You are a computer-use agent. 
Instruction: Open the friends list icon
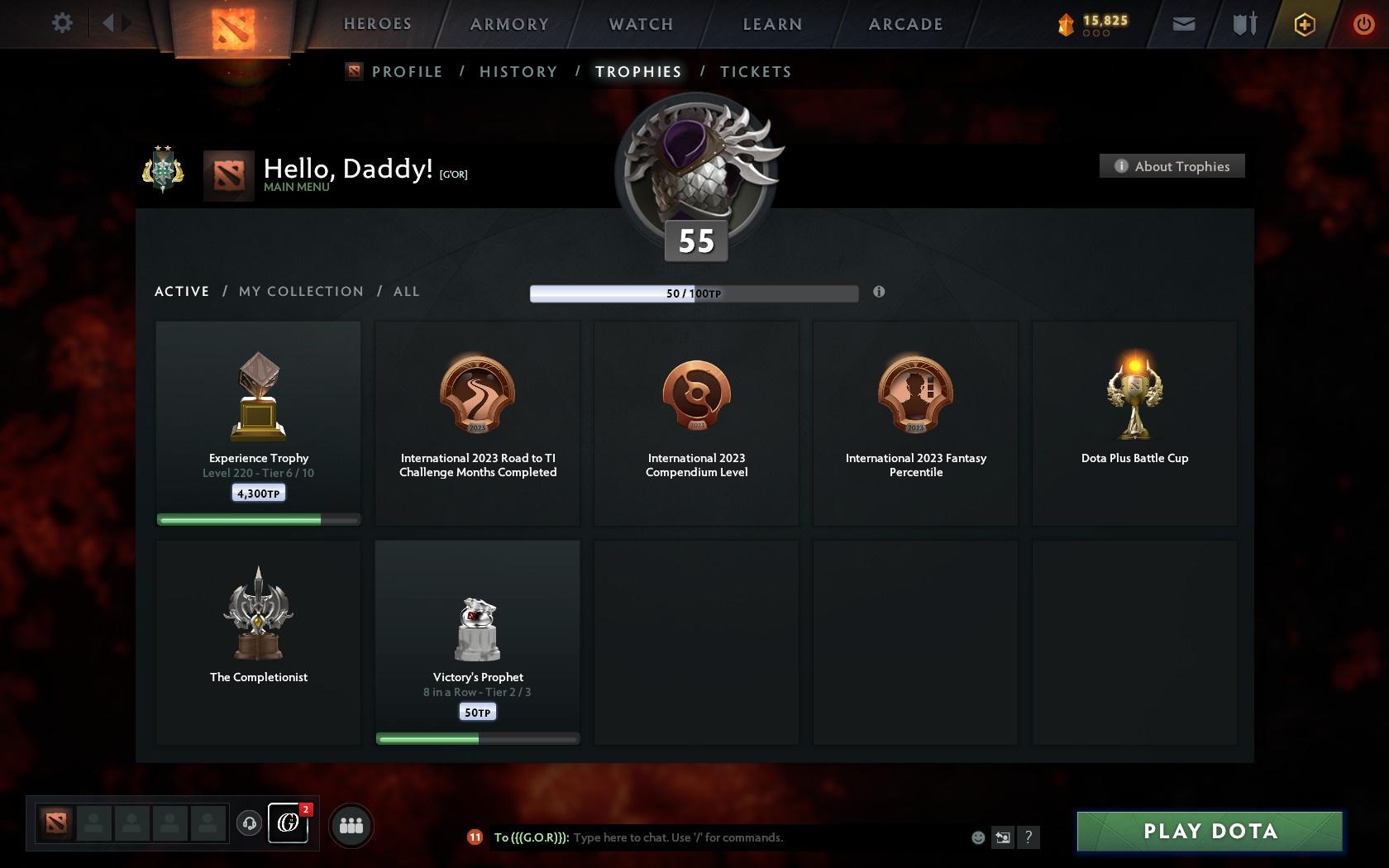352,824
